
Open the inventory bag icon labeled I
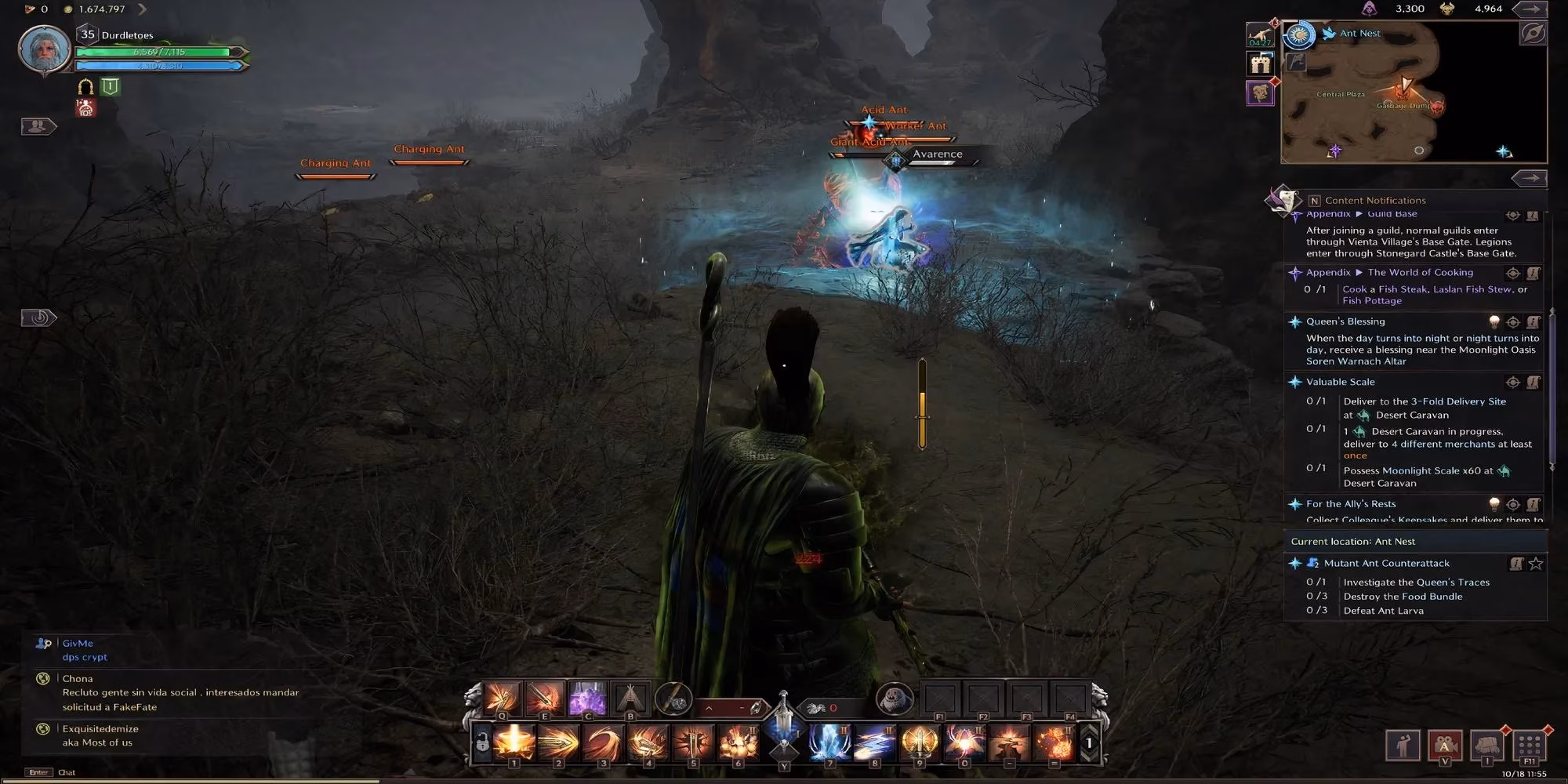1487,746
